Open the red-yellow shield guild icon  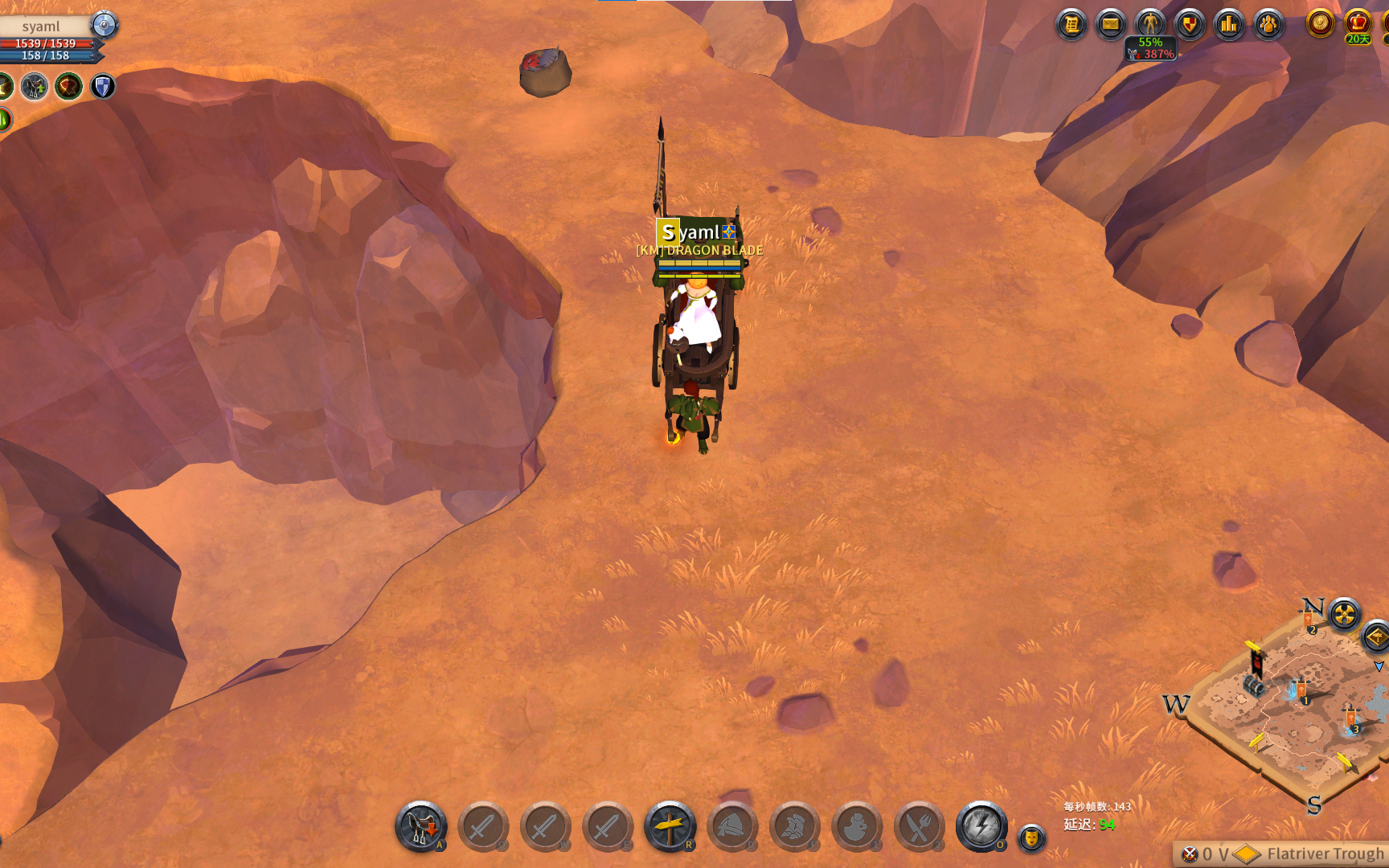1190,25
